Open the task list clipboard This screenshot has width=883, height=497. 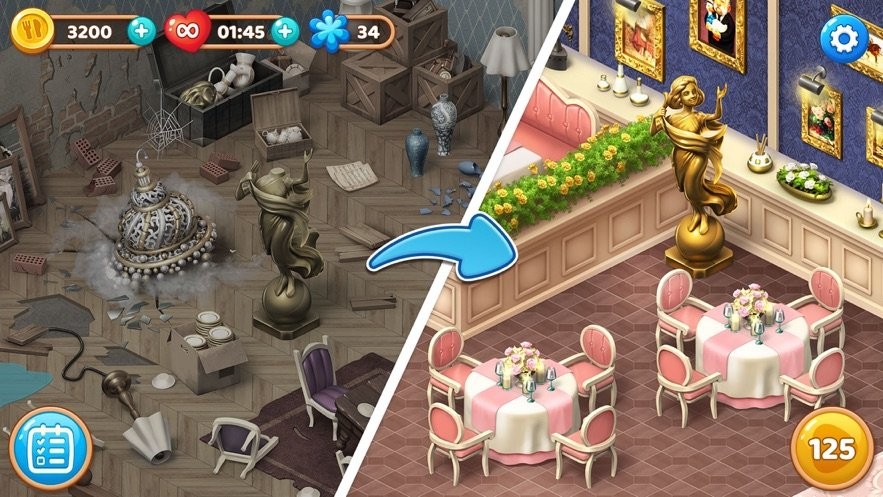click(x=51, y=447)
